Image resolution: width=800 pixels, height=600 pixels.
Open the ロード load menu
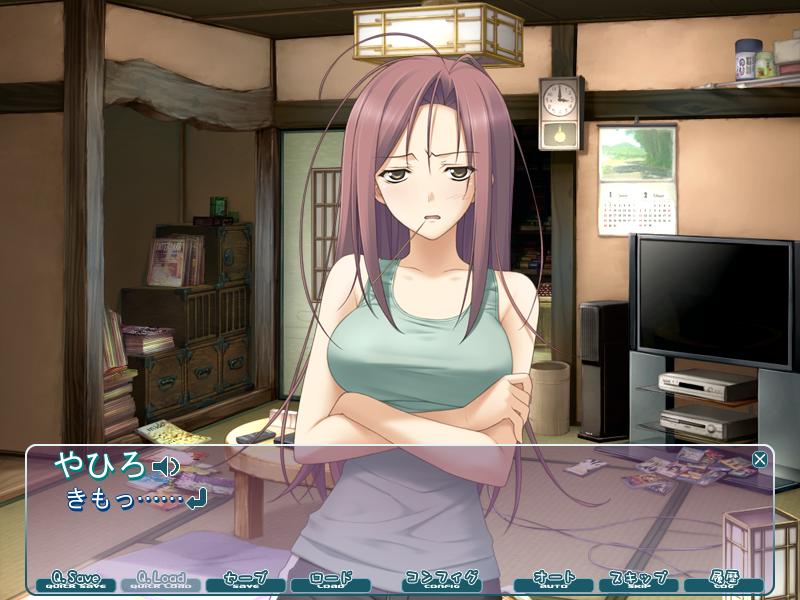[x=330, y=581]
